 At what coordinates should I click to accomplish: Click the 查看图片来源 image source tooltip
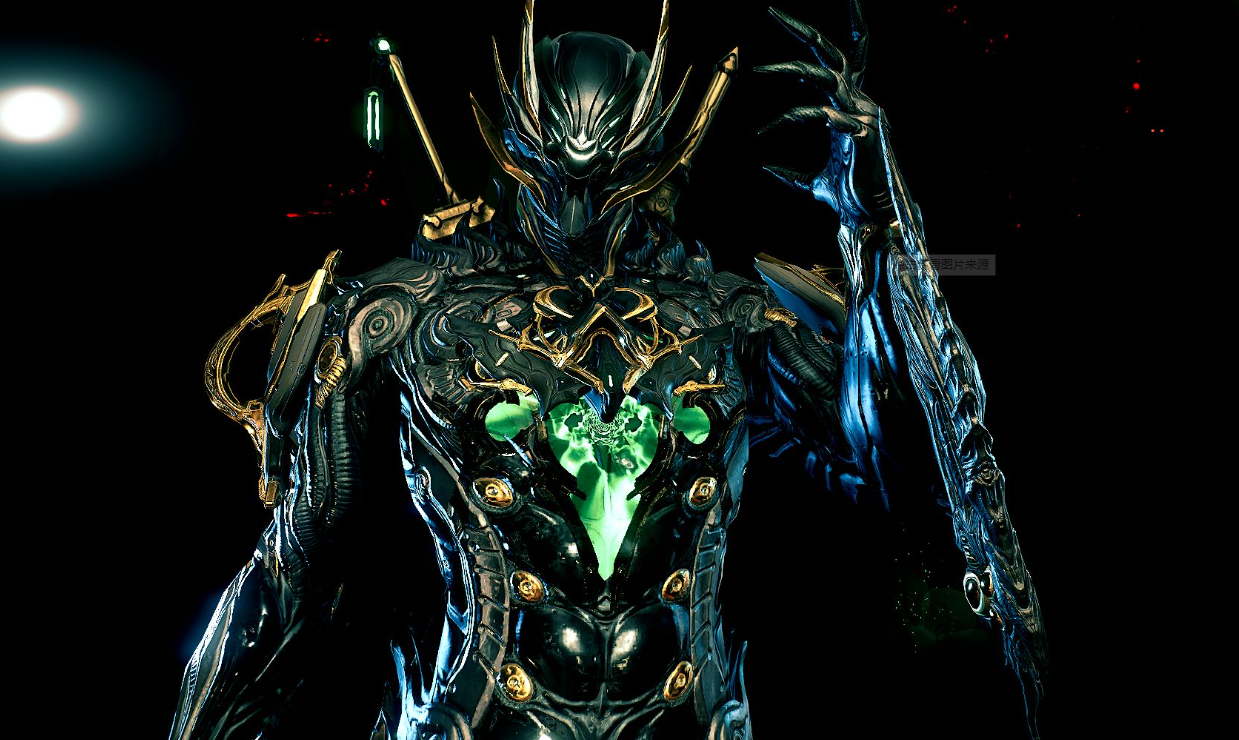(945, 265)
